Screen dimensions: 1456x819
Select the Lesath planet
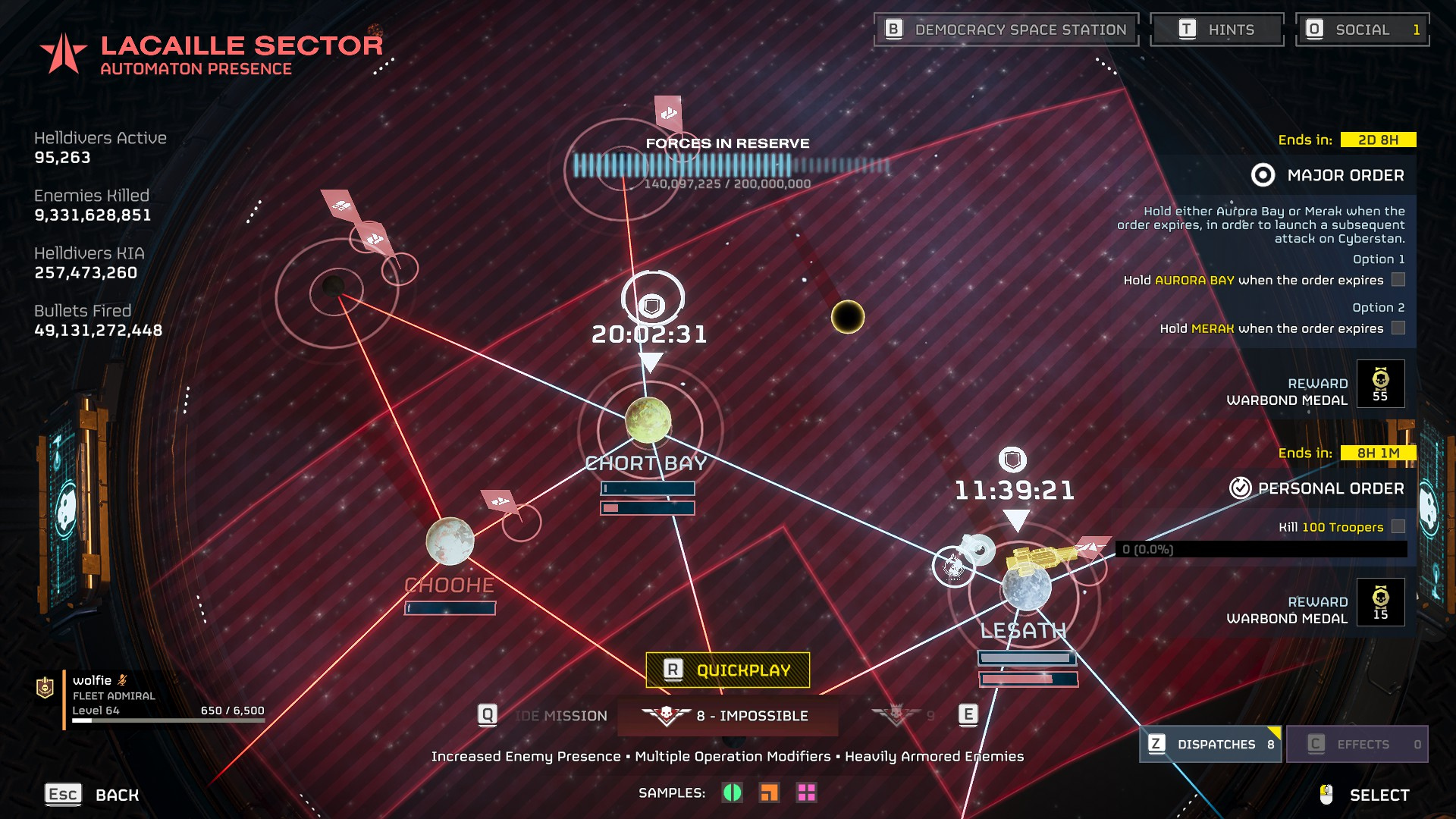(x=1026, y=586)
